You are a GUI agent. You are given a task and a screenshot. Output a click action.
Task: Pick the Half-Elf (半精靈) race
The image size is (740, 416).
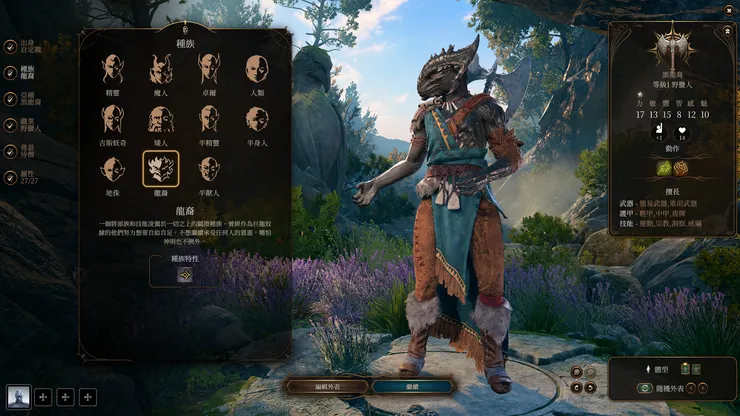(x=209, y=119)
